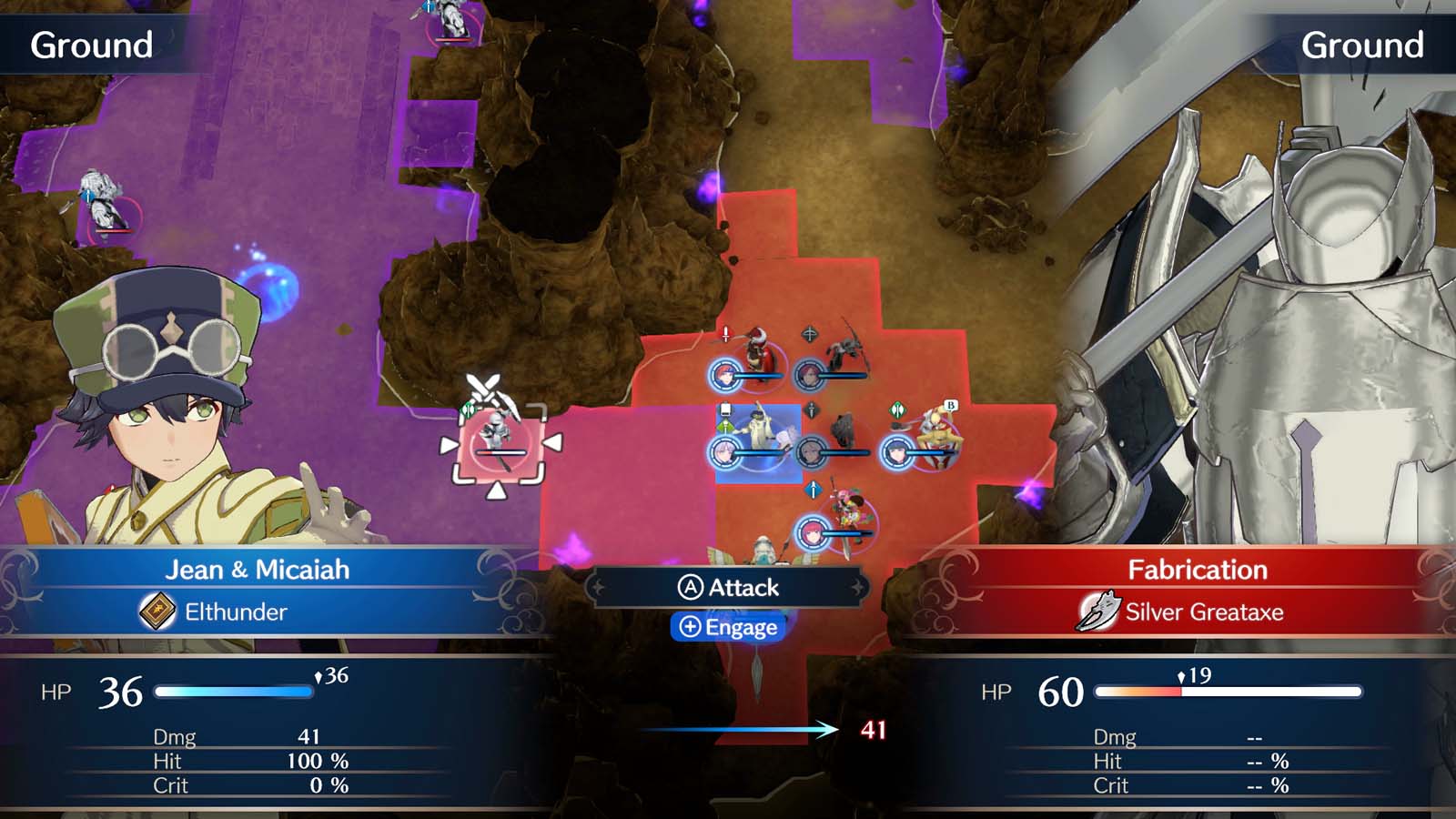
Task: Click the downward movement arrow below the targeted enemy
Action: [x=498, y=490]
